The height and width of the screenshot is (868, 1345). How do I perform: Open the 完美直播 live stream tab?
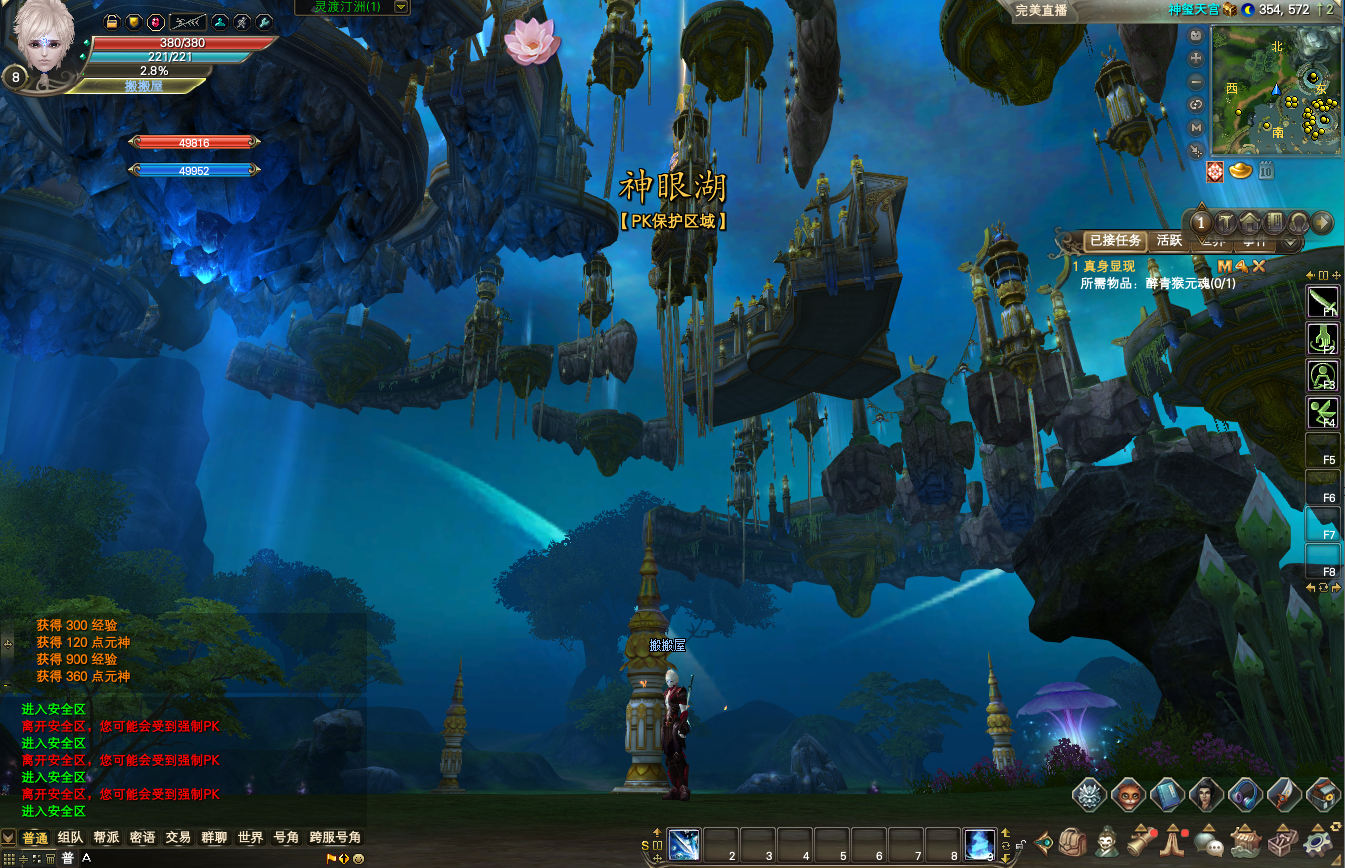1042,10
